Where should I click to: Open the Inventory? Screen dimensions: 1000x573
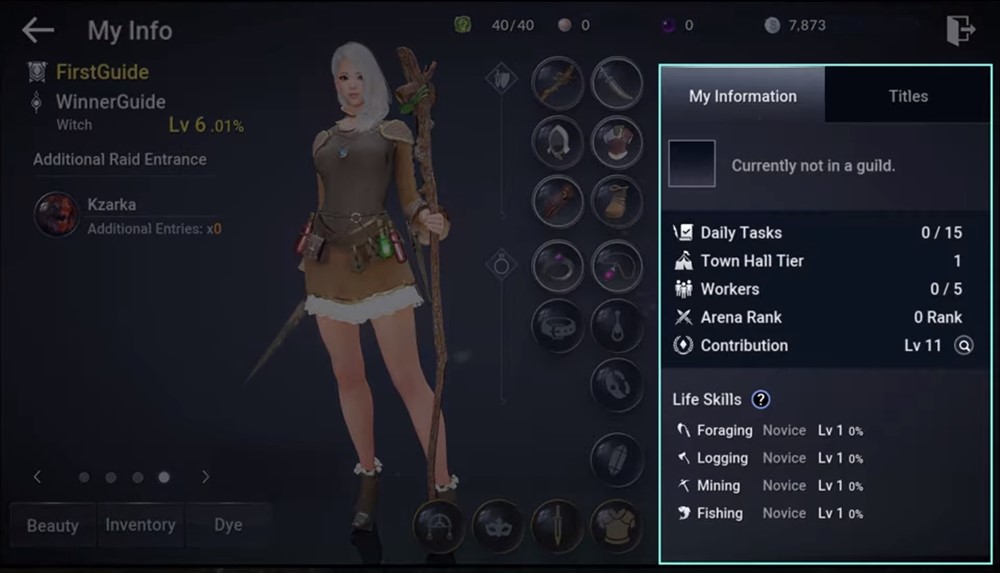click(x=140, y=525)
